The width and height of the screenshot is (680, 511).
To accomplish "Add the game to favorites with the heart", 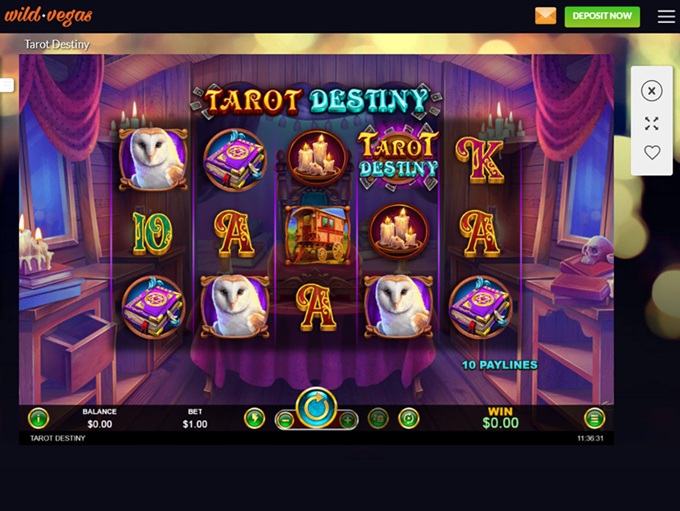I will pos(652,153).
